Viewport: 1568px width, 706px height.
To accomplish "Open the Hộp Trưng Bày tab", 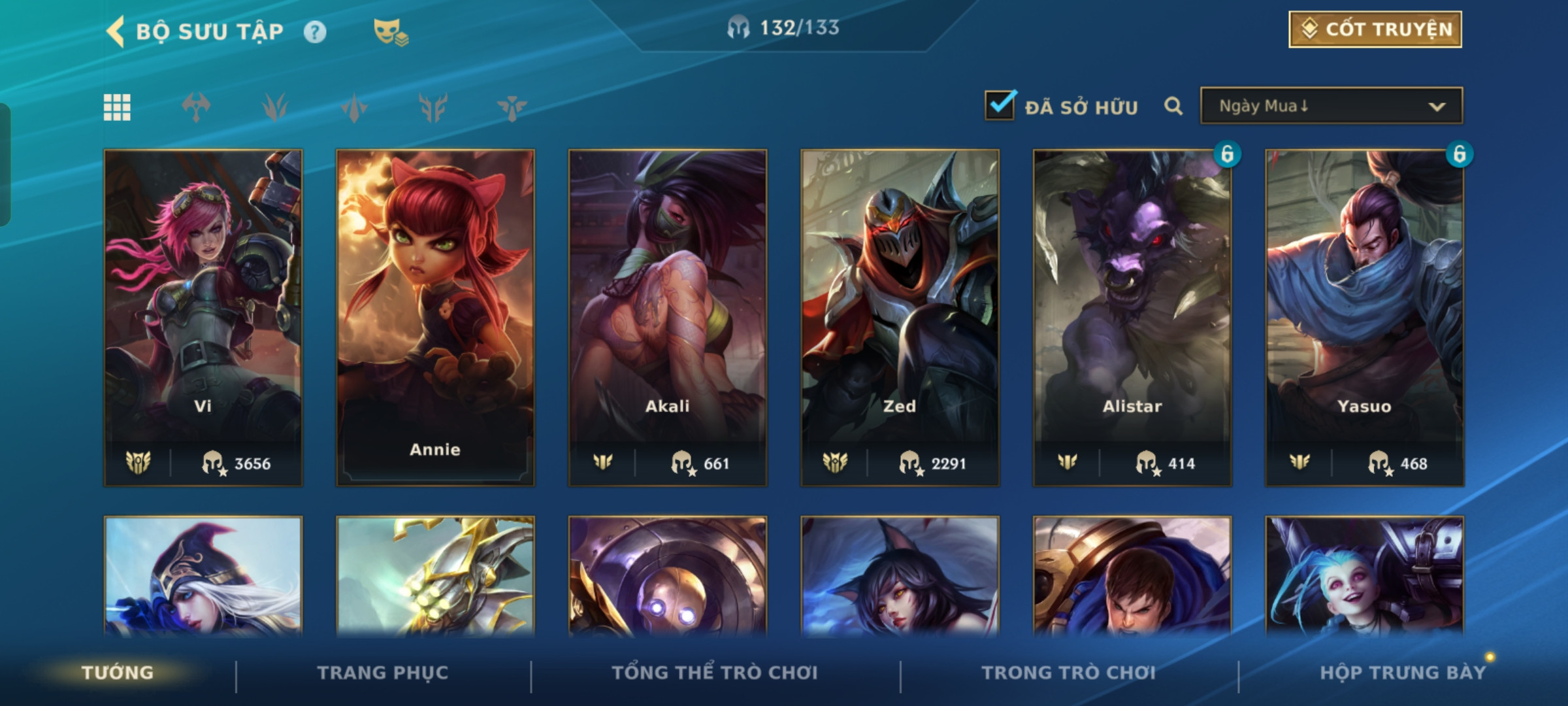I will [x=1402, y=673].
